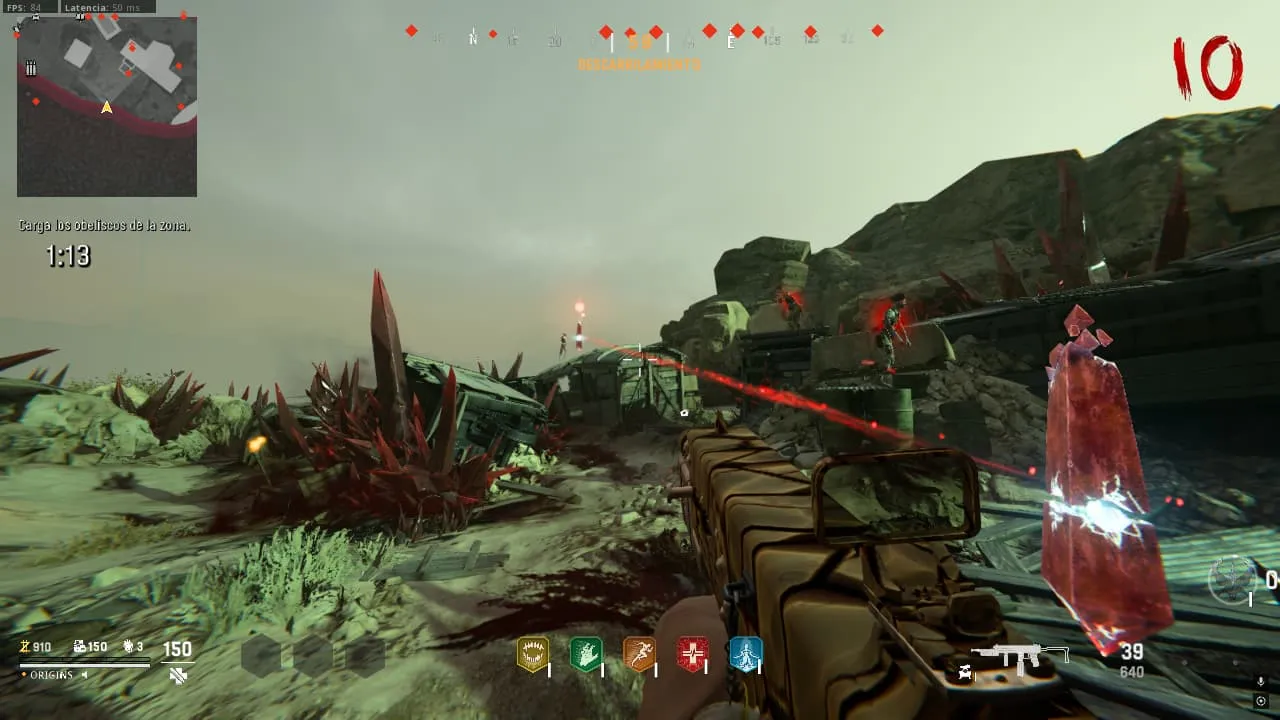Click the obelisk objective text
This screenshot has height=720, width=1280.
(x=104, y=226)
